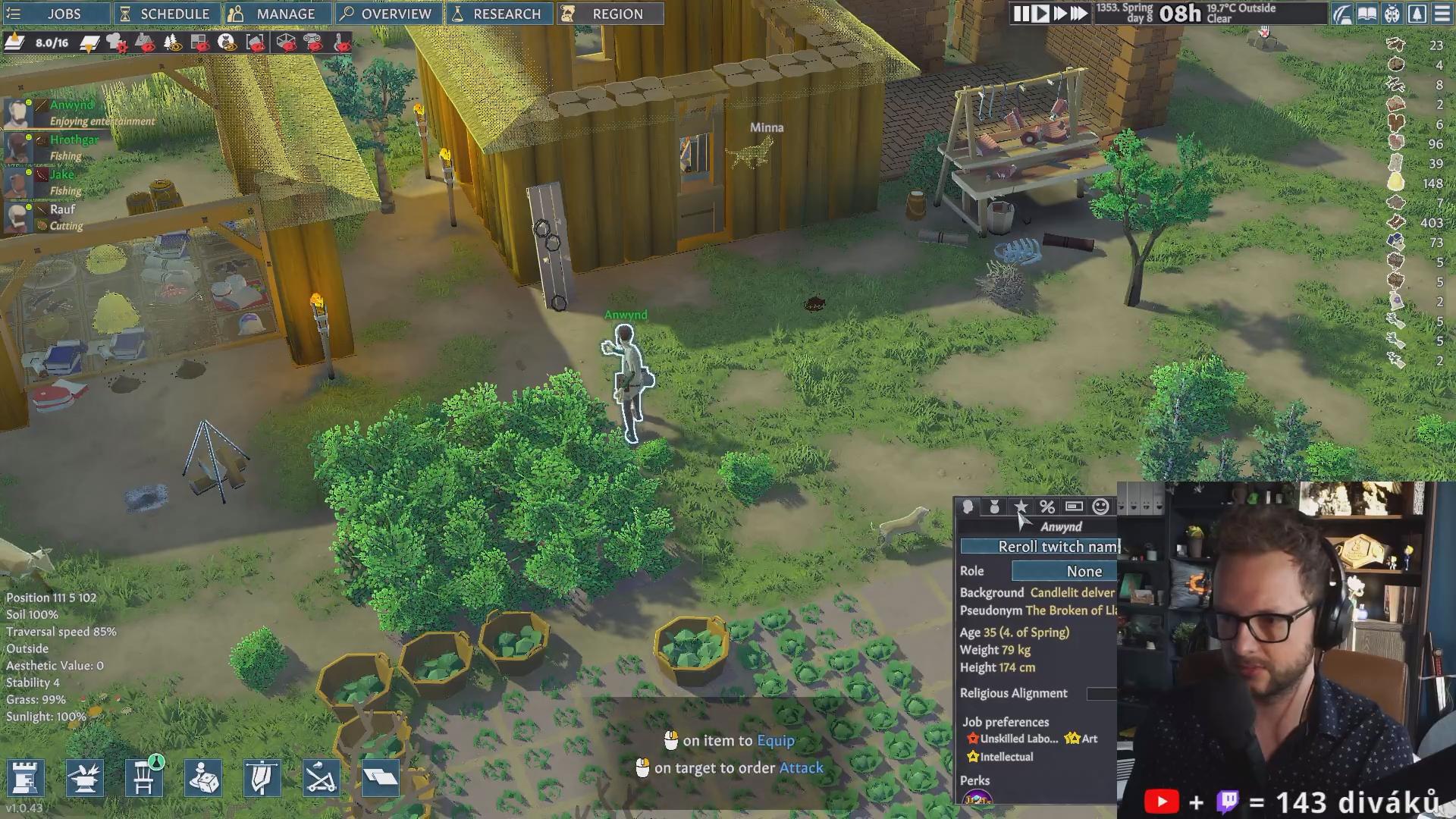Select settler Rauf in the roster
The height and width of the screenshot is (819, 1456).
tap(62, 209)
